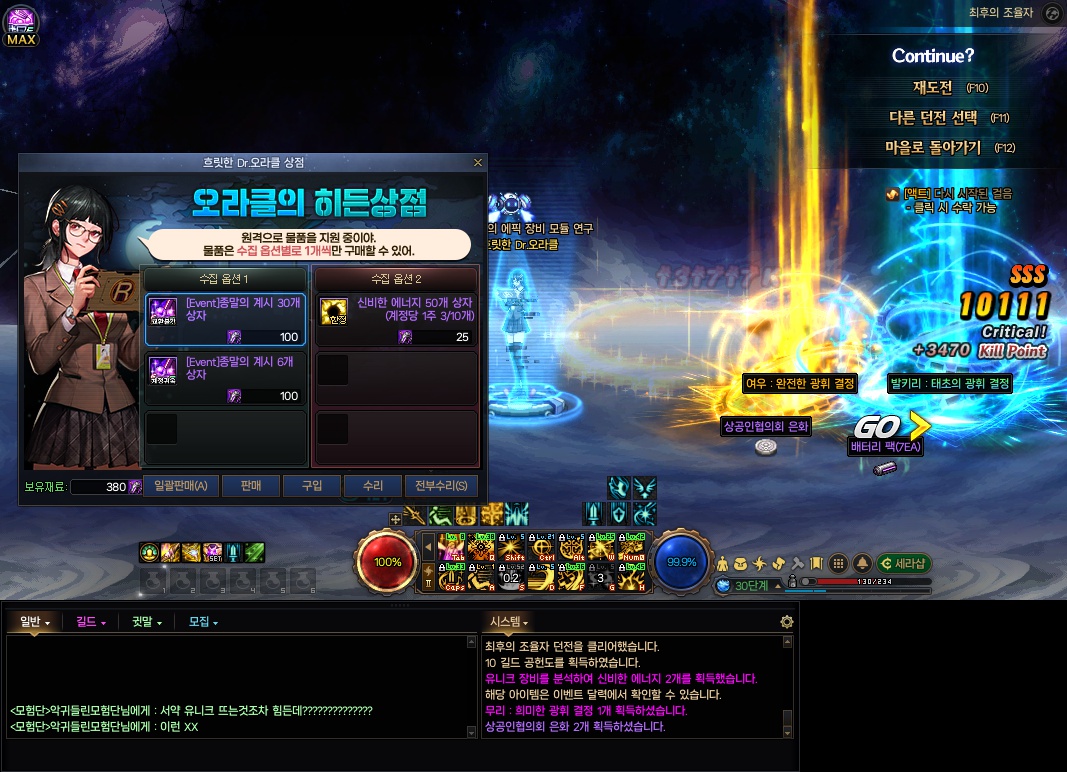This screenshot has width=1067, height=772.
Task: Click the 전부수리(S) repair all button
Action: (441, 486)
